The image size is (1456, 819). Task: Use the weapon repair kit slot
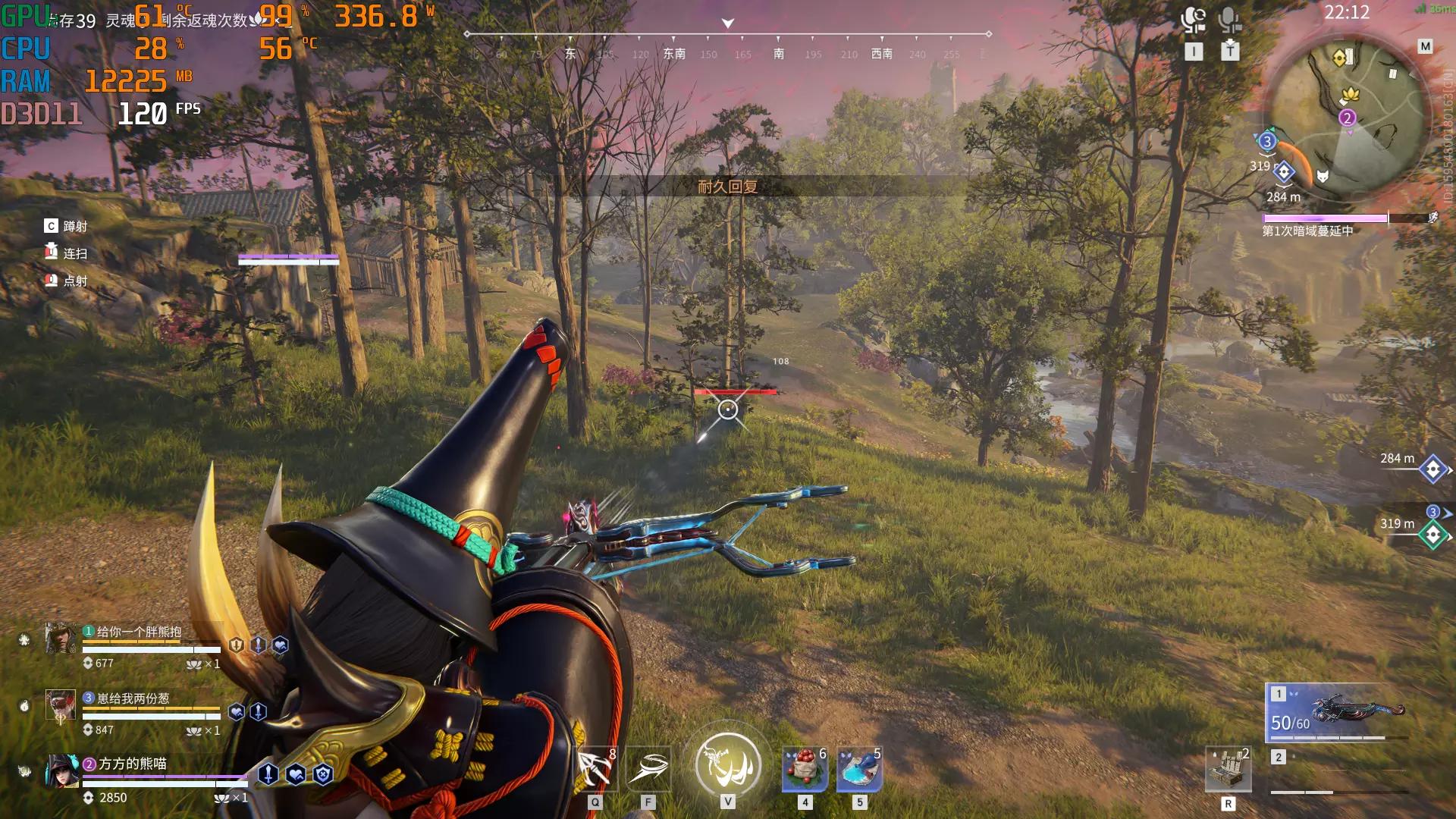[1228, 770]
